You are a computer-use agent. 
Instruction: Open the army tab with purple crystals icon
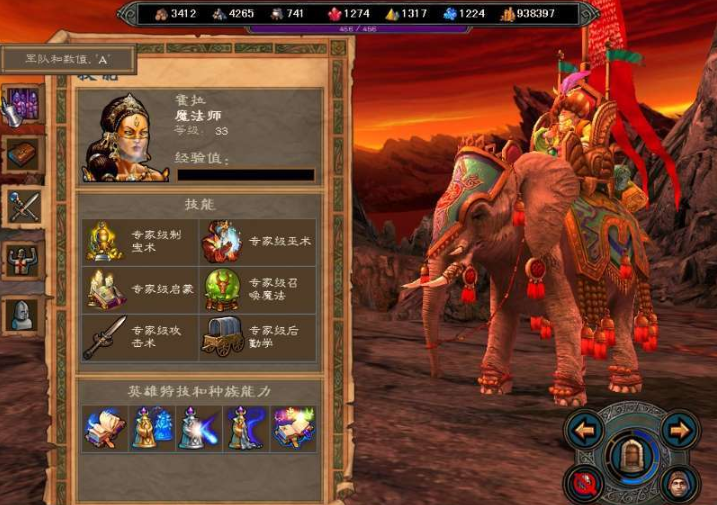pos(22,104)
